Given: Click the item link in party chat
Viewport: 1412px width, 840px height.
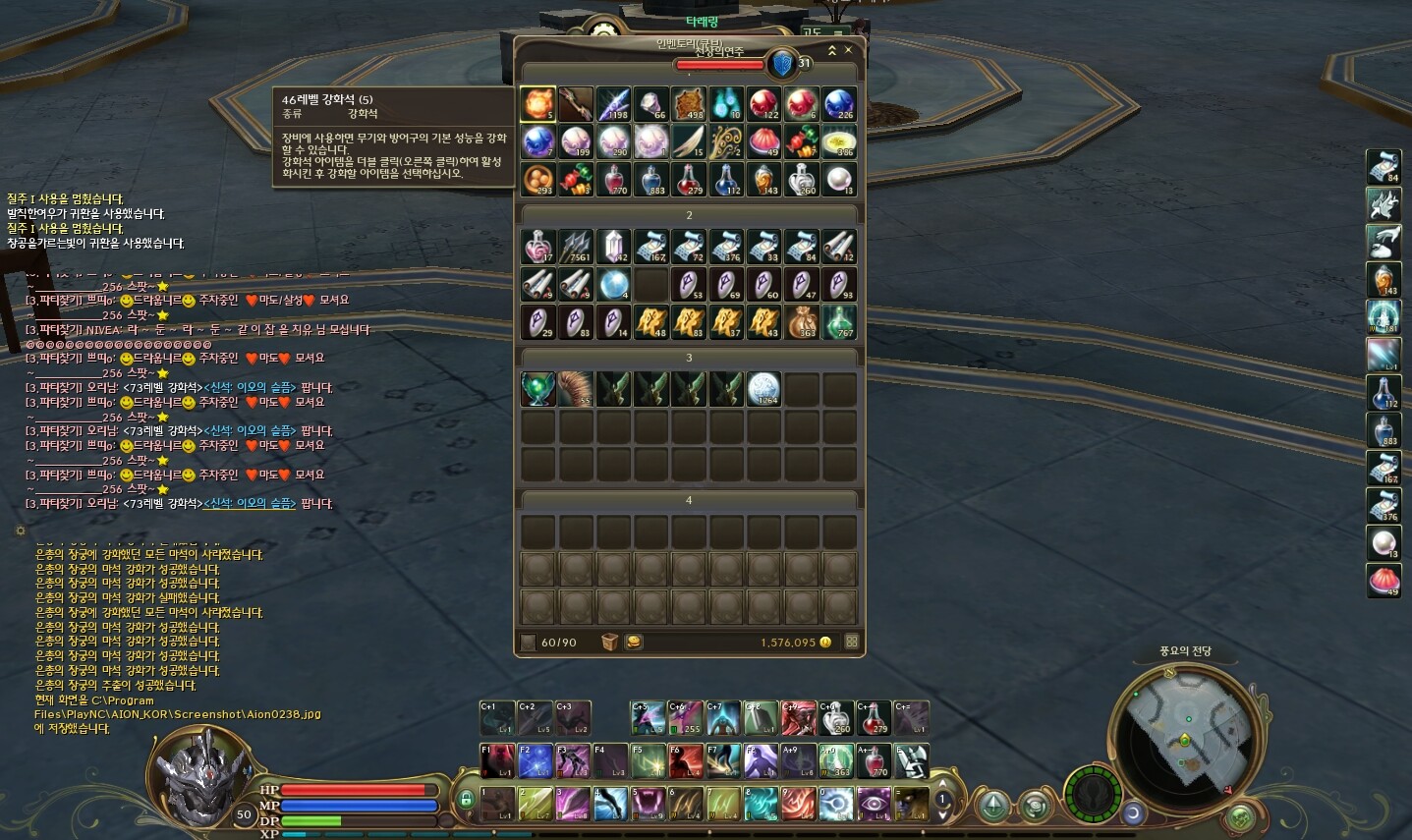Looking at the screenshot, I should click(x=250, y=503).
